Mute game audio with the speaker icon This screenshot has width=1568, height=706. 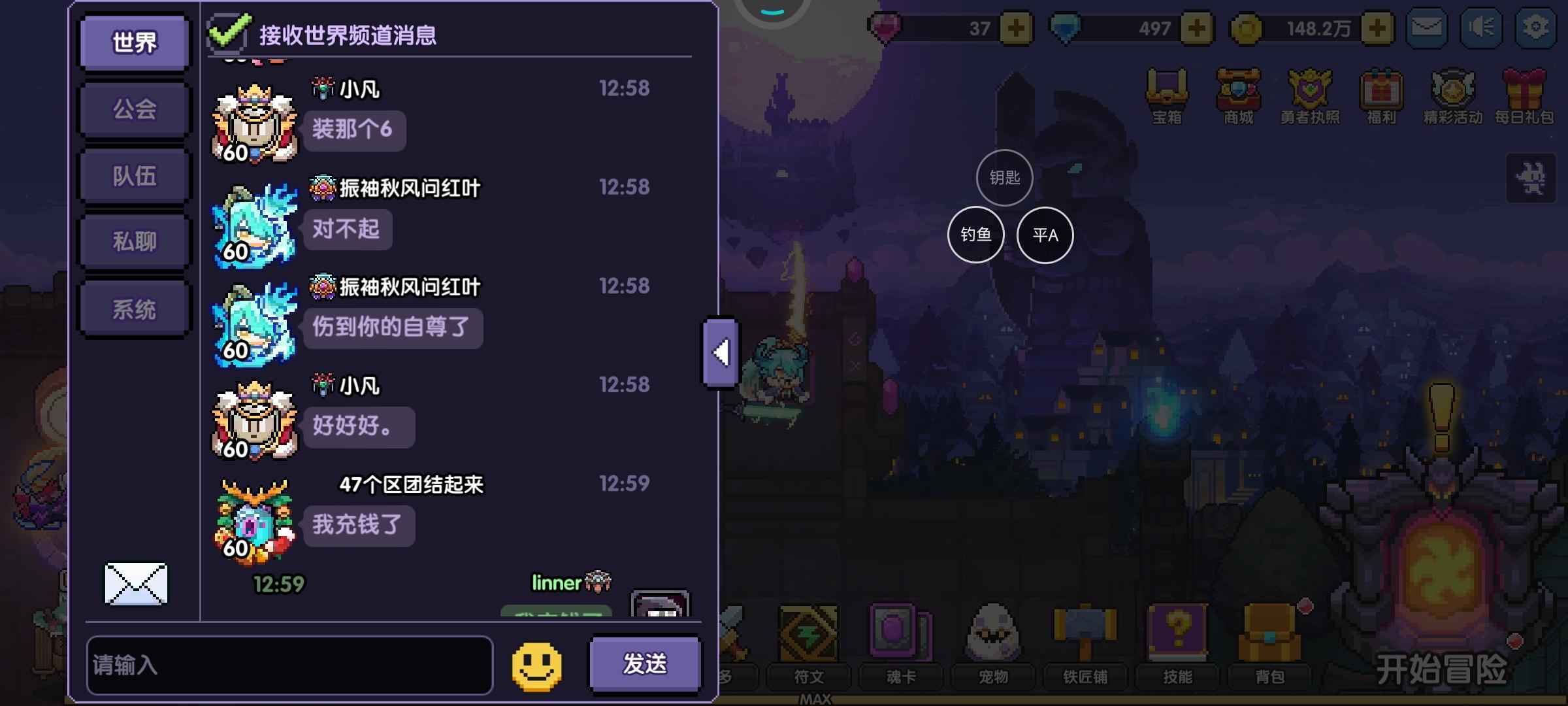(1482, 27)
